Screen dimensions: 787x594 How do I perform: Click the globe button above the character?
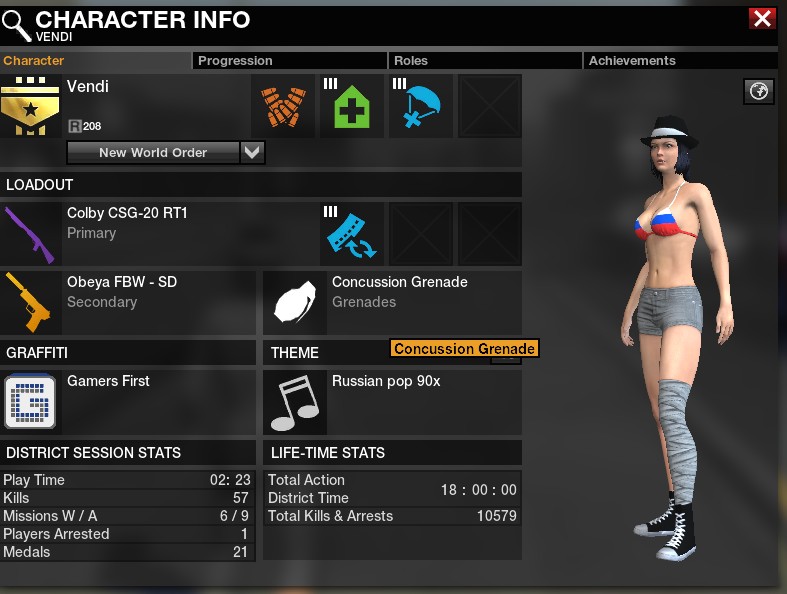tap(759, 92)
